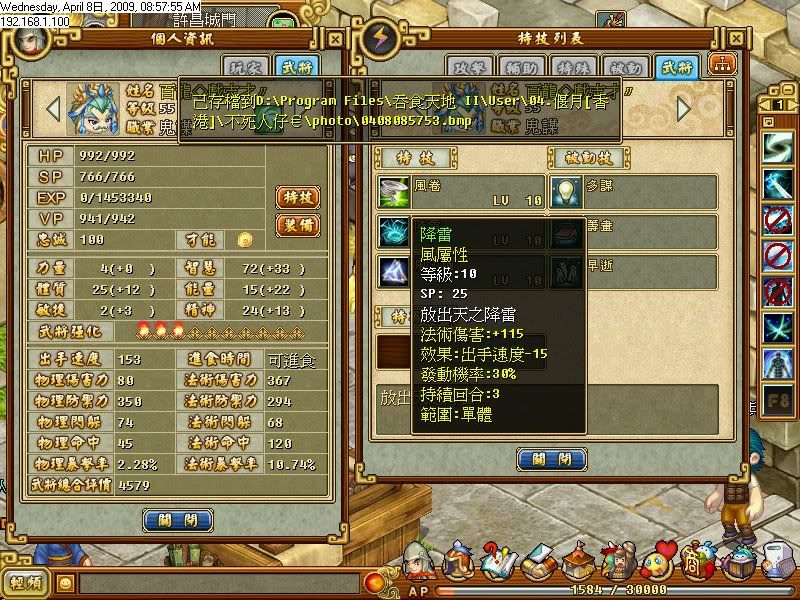Open the 裝備 equipment button
800x600 pixels.
[297, 225]
